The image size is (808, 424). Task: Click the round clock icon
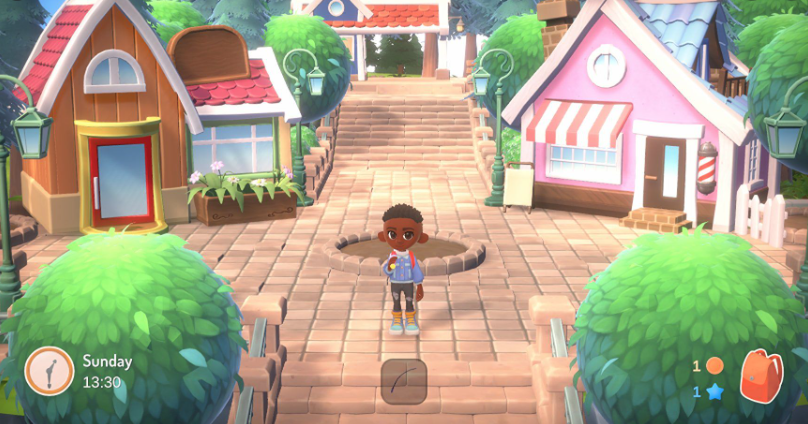click(x=49, y=370)
